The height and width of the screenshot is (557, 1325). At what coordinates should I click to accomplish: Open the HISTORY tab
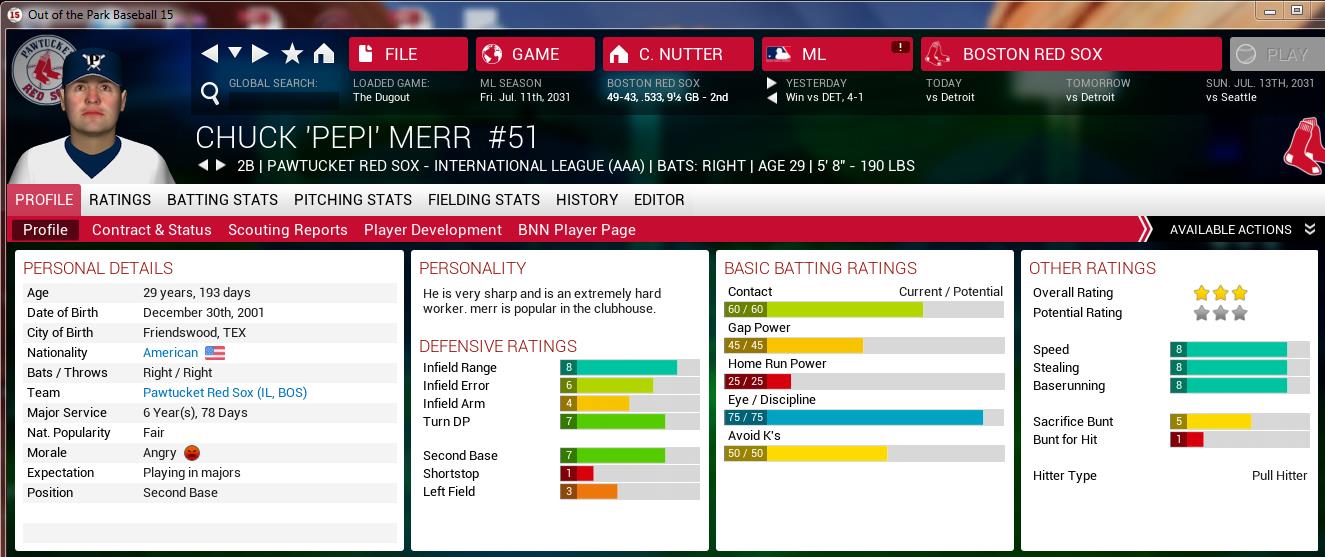587,200
